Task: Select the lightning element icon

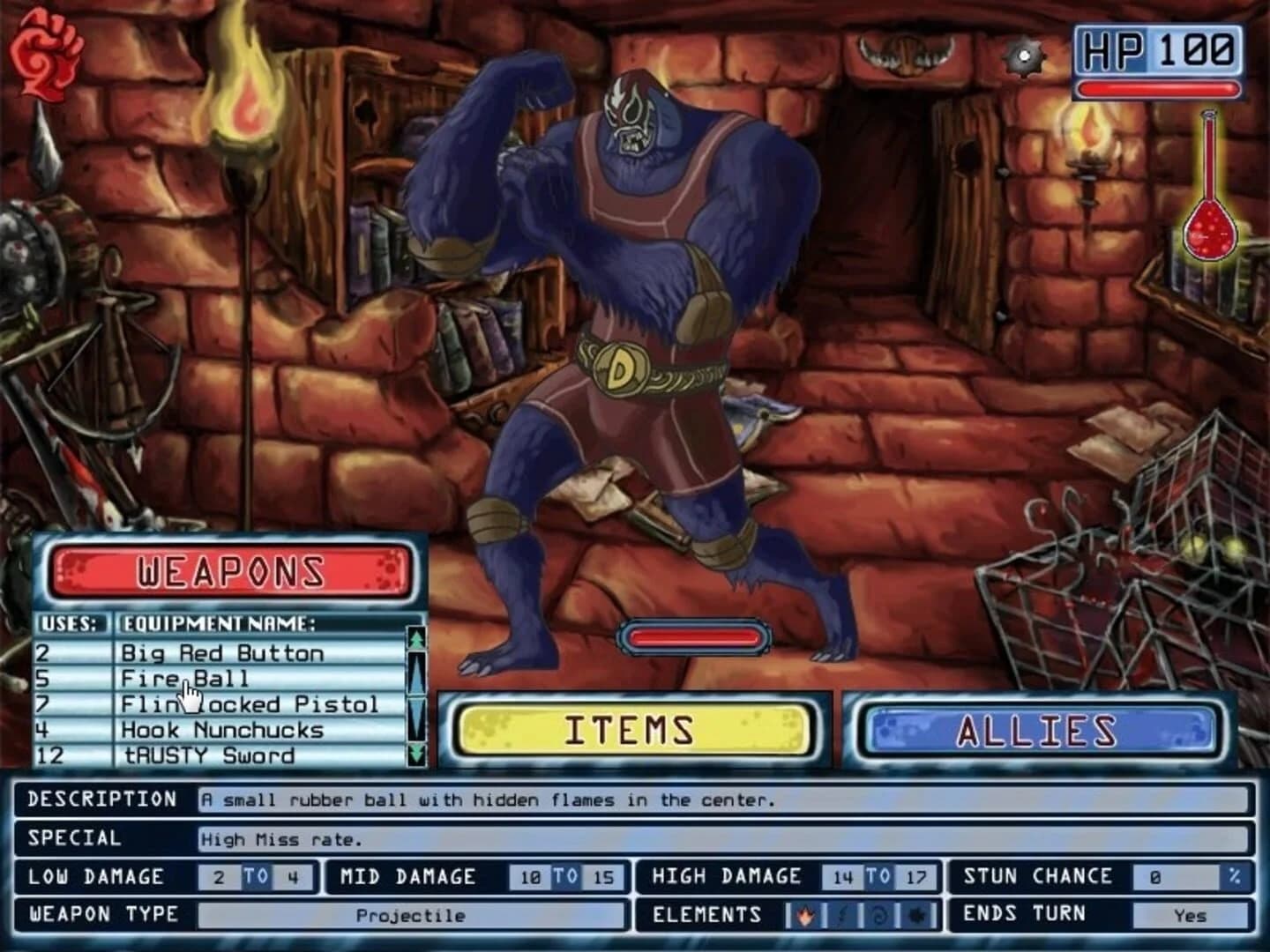Action: pos(842,914)
